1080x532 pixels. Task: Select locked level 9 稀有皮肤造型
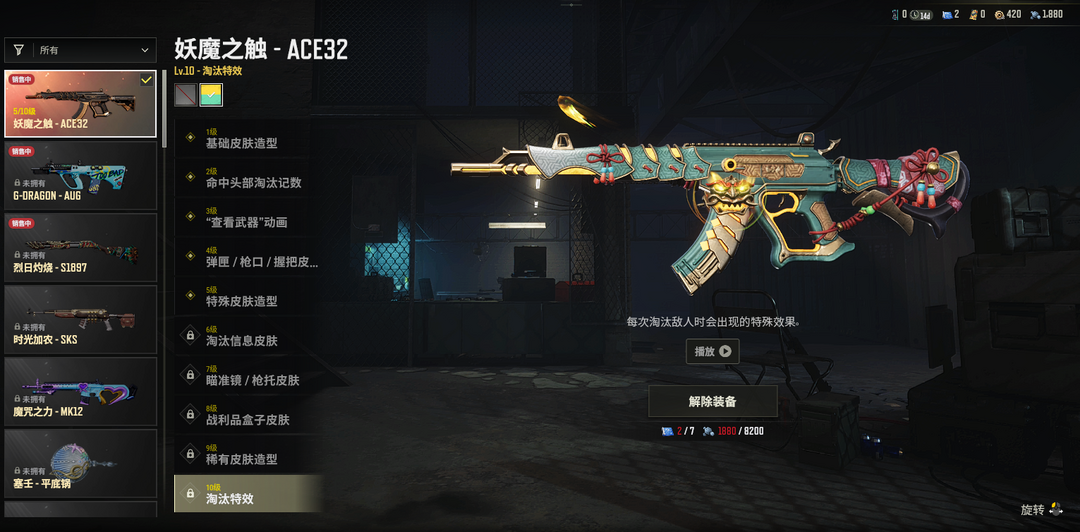click(248, 455)
